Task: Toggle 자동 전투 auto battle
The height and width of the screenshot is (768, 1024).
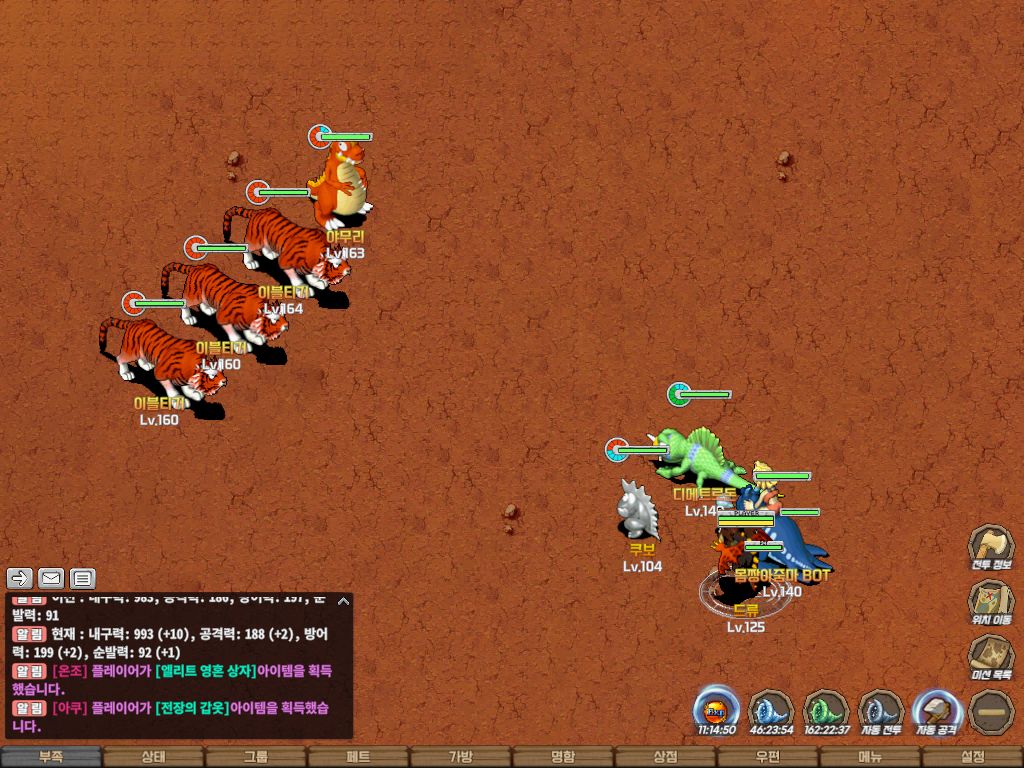Action: coord(881,709)
